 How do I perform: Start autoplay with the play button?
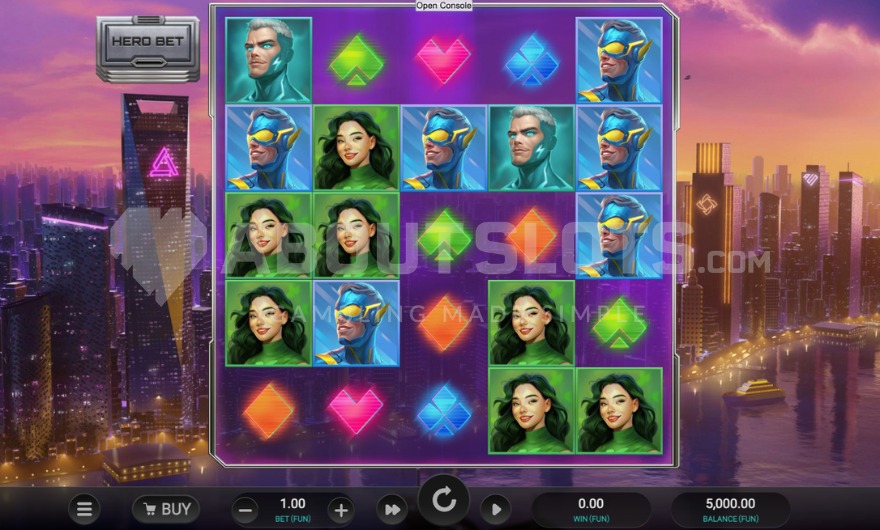pos(495,509)
